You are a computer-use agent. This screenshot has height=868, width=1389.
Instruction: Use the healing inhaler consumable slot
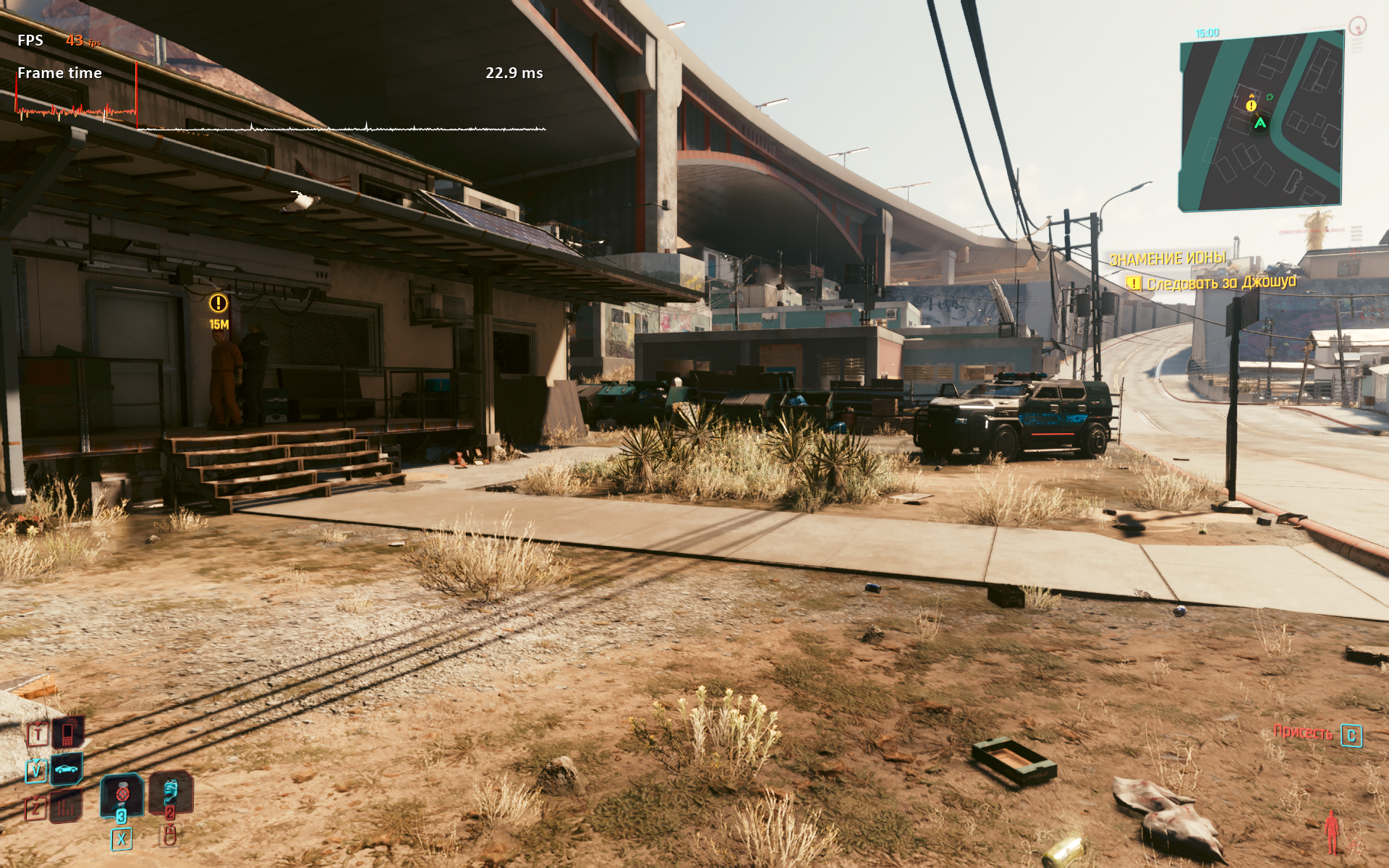coord(121,793)
